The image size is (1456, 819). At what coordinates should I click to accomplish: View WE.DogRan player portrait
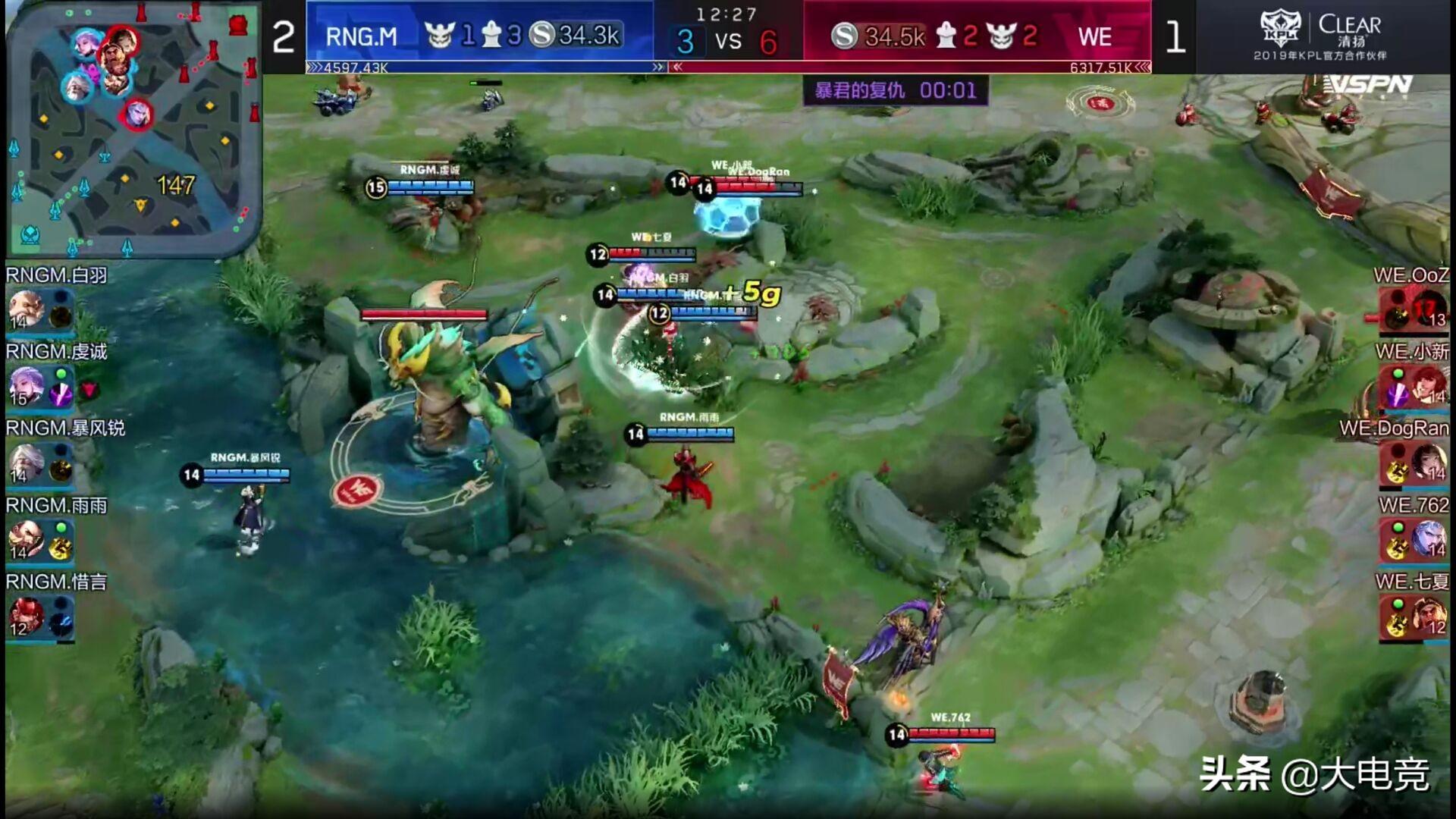pyautogui.click(x=1429, y=462)
